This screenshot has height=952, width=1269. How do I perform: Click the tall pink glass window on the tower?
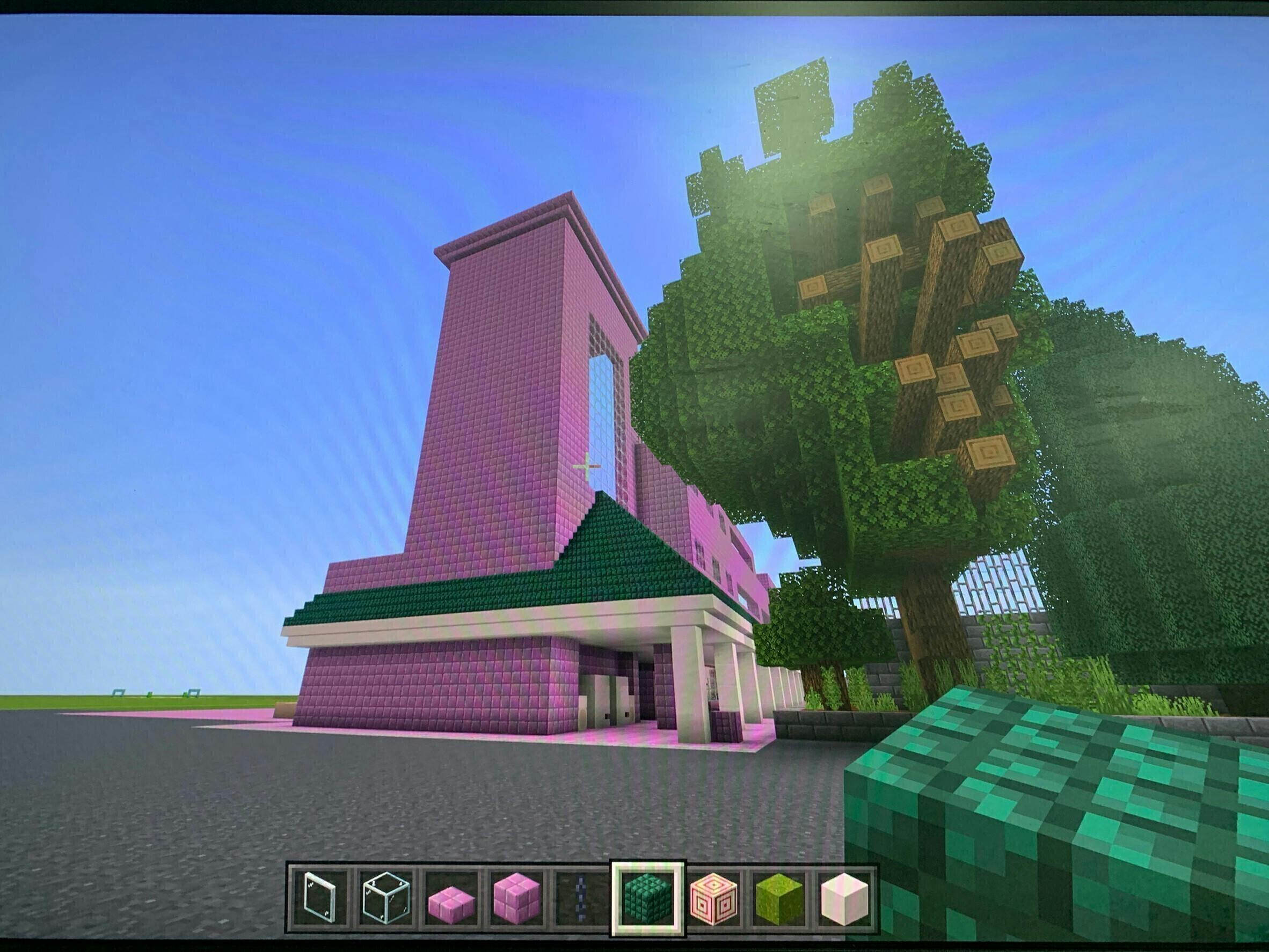(x=600, y=413)
